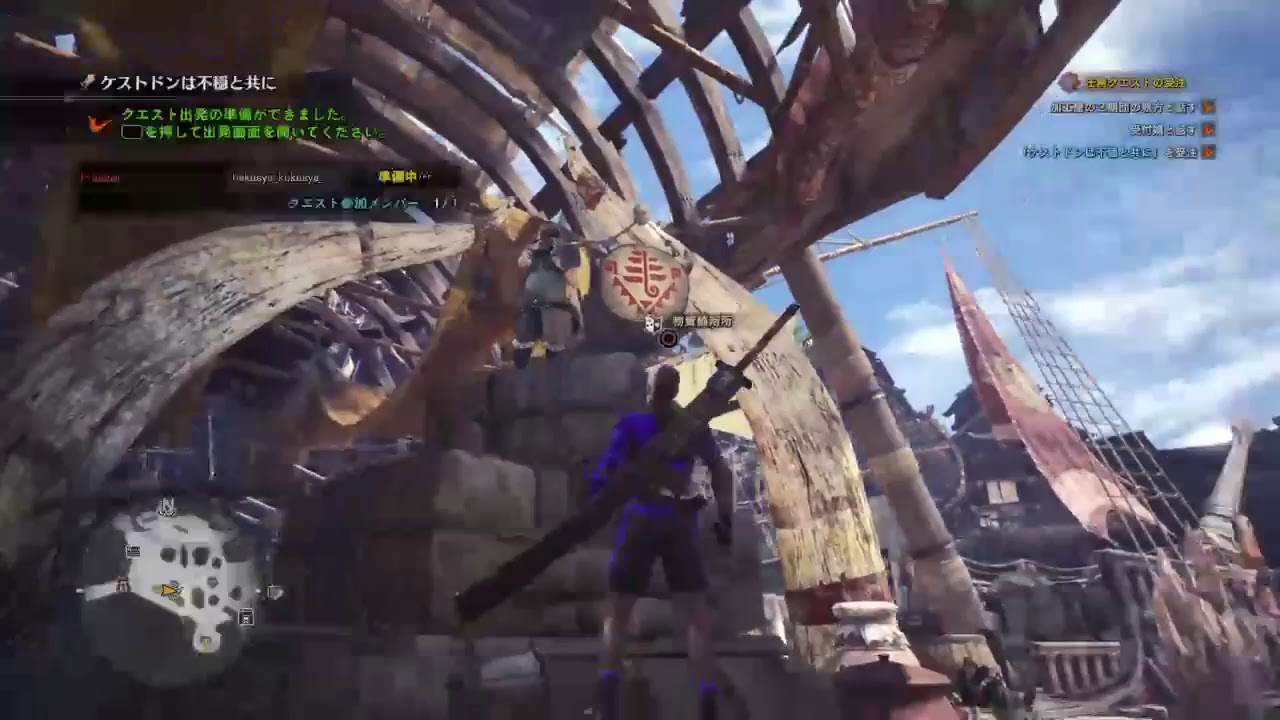
Task: Click the circular interaction reticle near the supply stand
Action: click(x=668, y=340)
